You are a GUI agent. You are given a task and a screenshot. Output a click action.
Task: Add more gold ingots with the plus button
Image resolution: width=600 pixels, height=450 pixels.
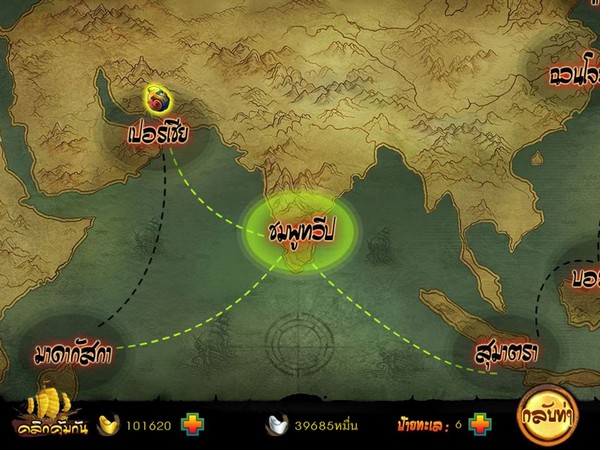[192, 424]
